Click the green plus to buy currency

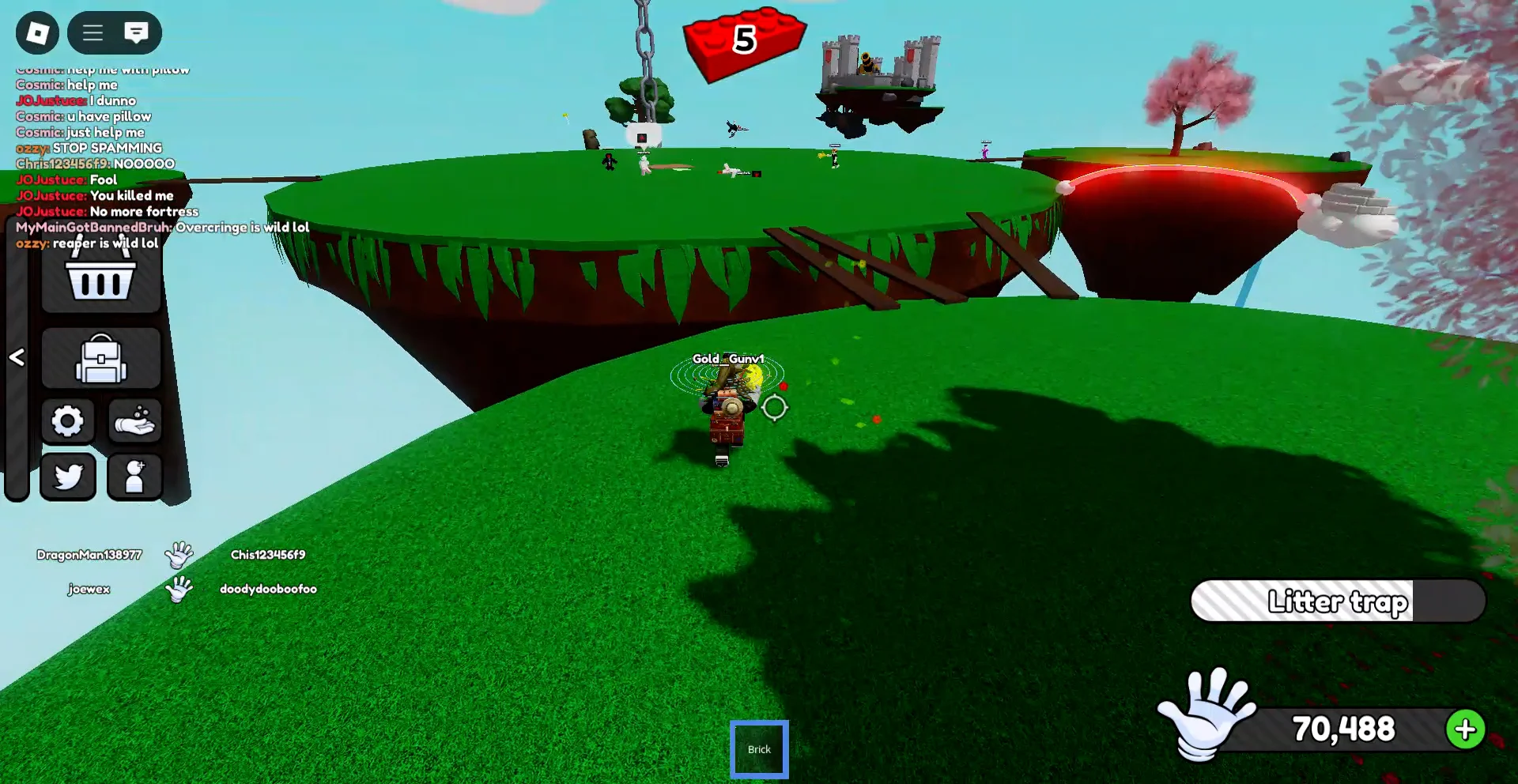pos(1467,729)
